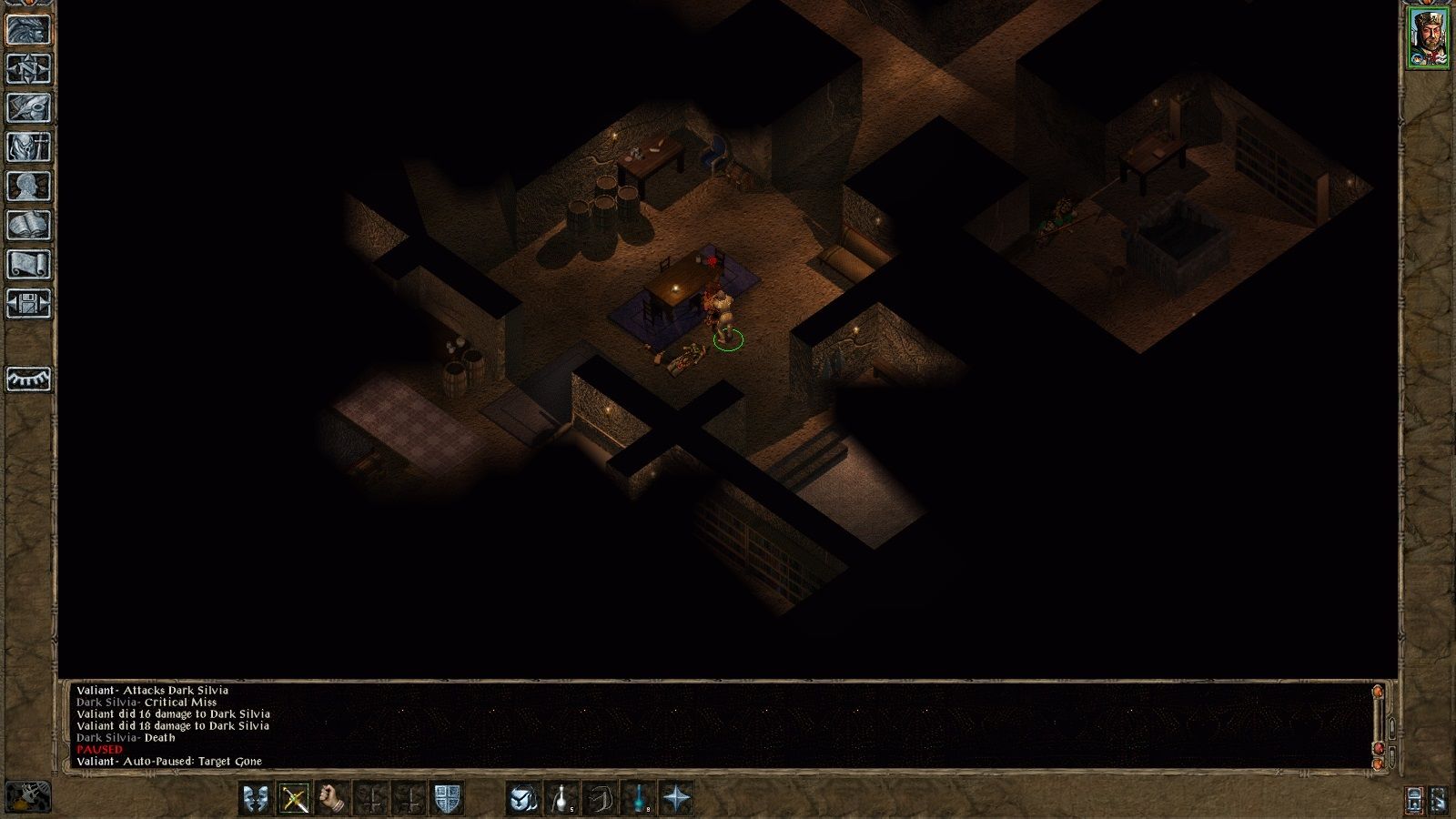Activate the shield guard action
The height and width of the screenshot is (819, 1456).
pos(447,799)
